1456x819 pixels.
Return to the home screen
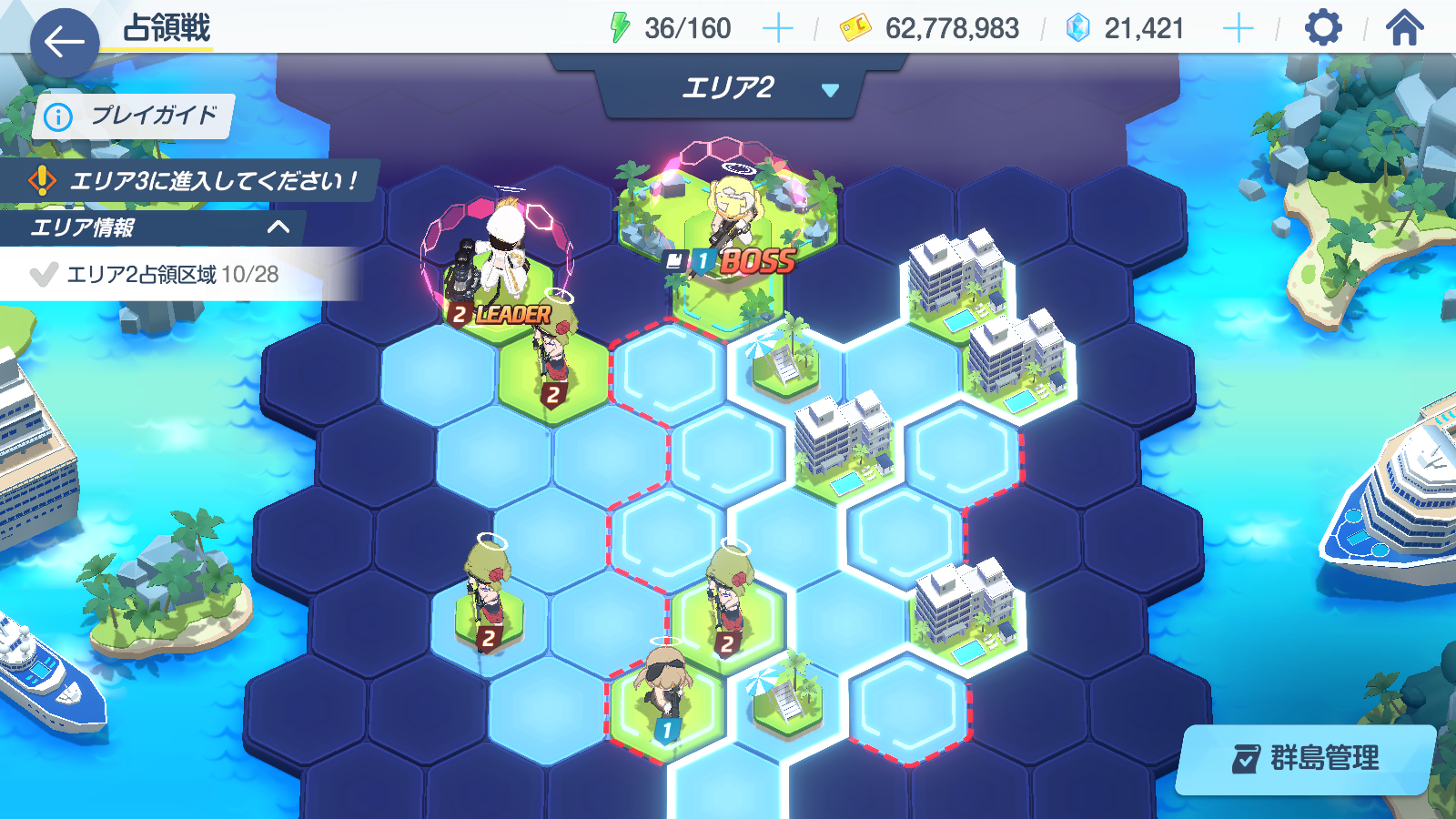tap(1404, 28)
